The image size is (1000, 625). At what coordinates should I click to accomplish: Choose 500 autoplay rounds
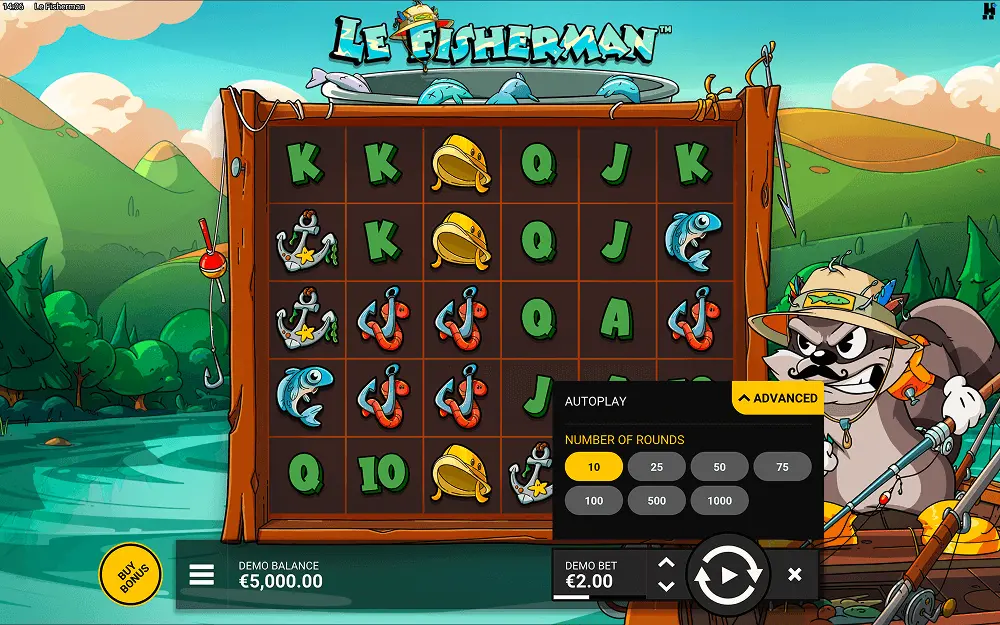click(x=656, y=501)
